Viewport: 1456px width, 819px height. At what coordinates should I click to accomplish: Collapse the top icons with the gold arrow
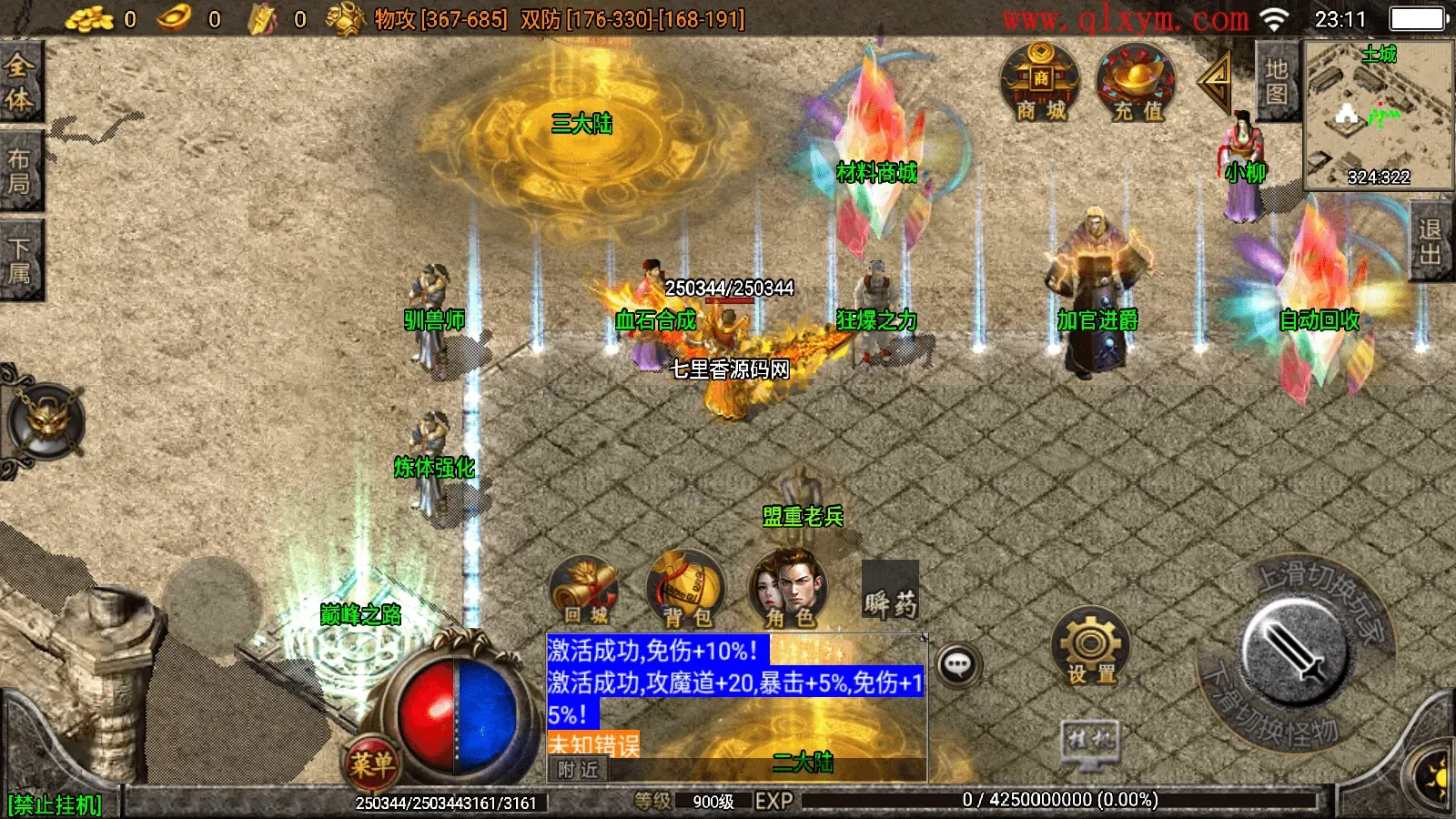1216,83
